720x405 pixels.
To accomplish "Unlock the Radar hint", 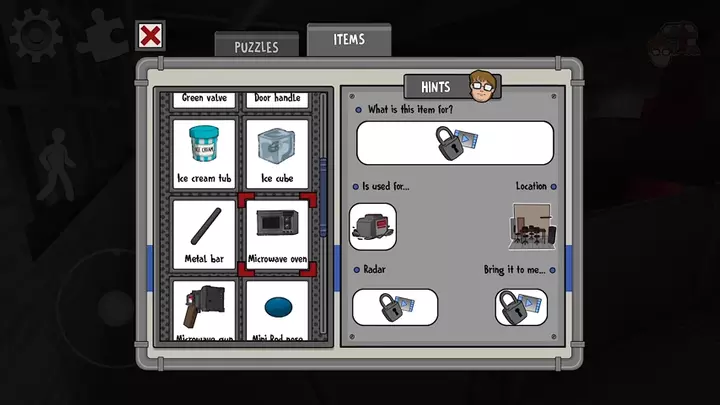I will pos(395,307).
